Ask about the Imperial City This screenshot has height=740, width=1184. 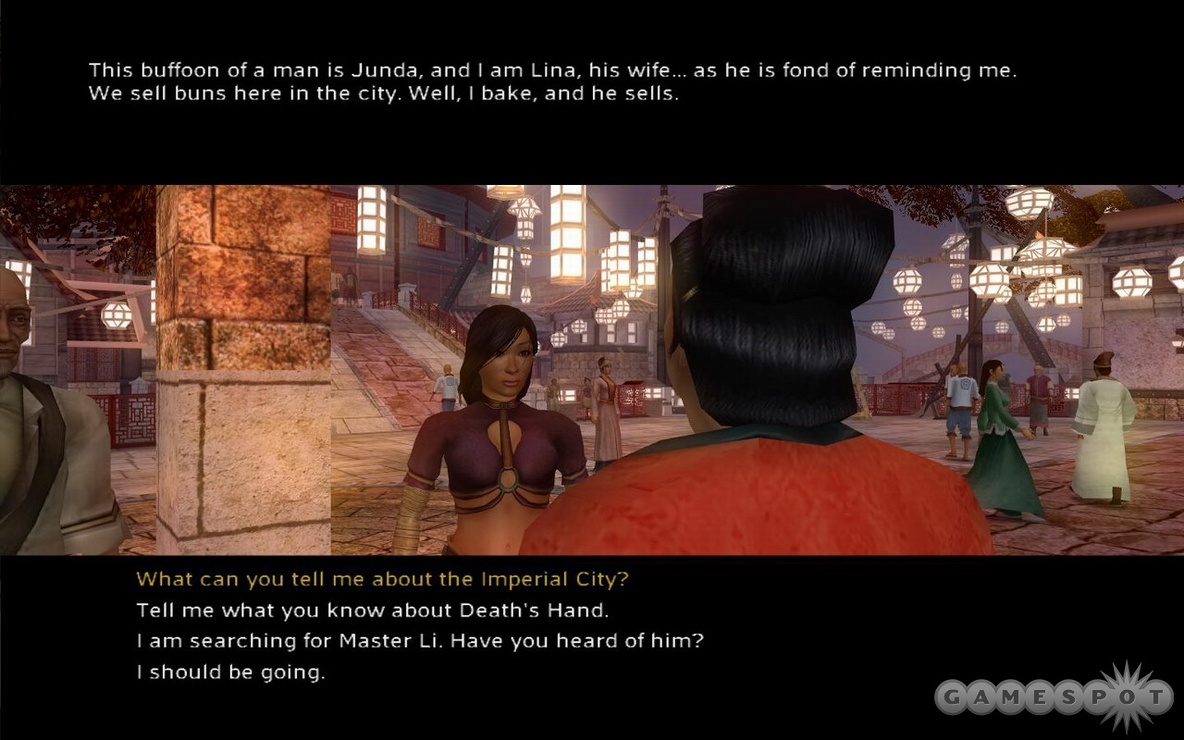[x=383, y=579]
